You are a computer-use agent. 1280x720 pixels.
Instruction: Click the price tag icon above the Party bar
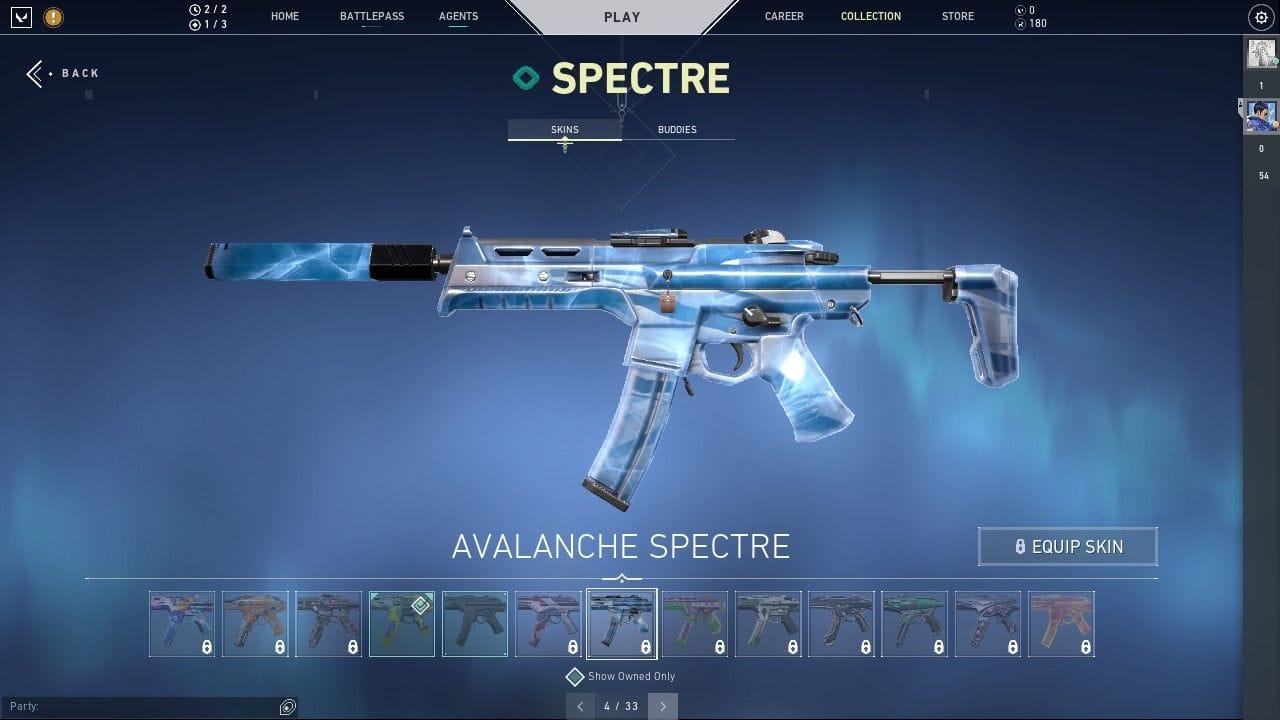pos(288,707)
